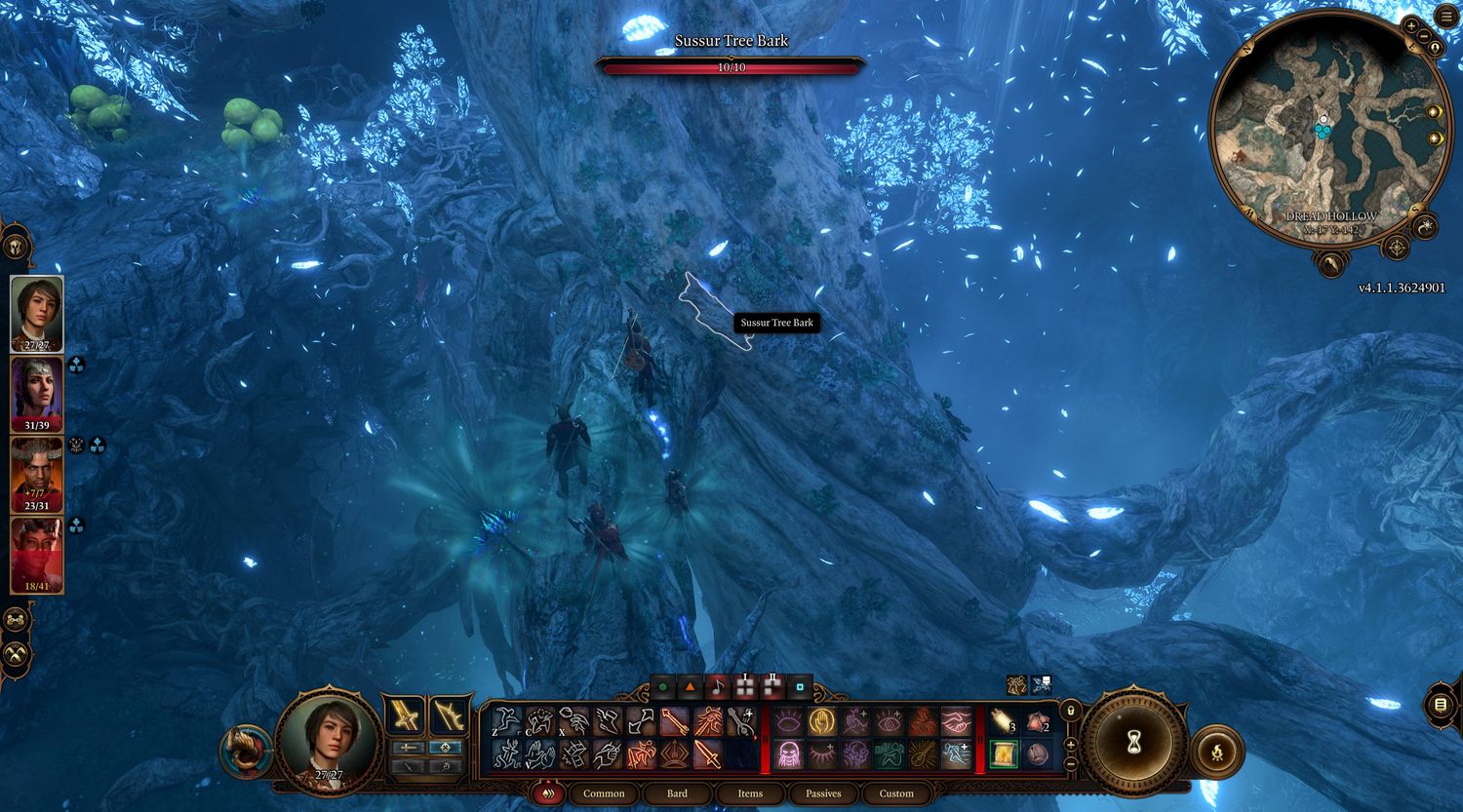Choose the red tiefling companion portrait
The width and height of the screenshot is (1463, 812).
coord(37,554)
